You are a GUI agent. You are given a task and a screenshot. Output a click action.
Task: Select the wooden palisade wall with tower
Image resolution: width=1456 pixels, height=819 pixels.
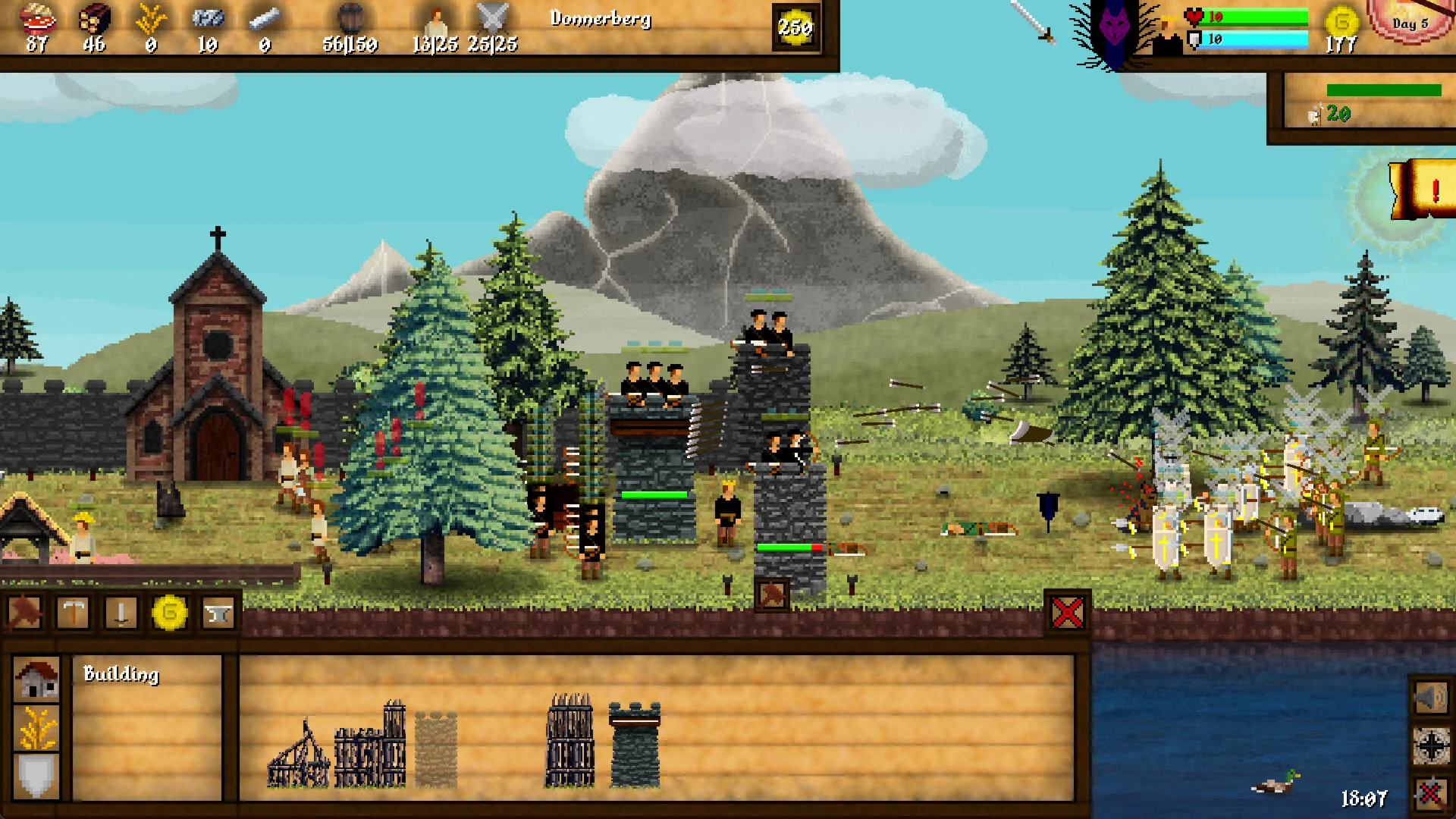(371, 746)
